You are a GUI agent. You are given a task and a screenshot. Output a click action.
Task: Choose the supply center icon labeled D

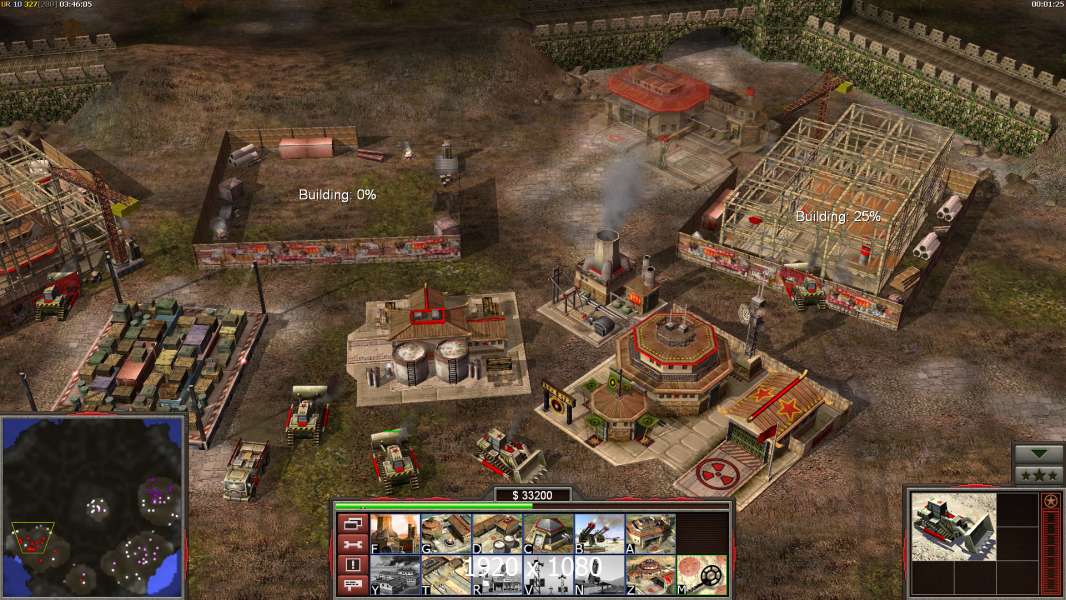tap(496, 533)
